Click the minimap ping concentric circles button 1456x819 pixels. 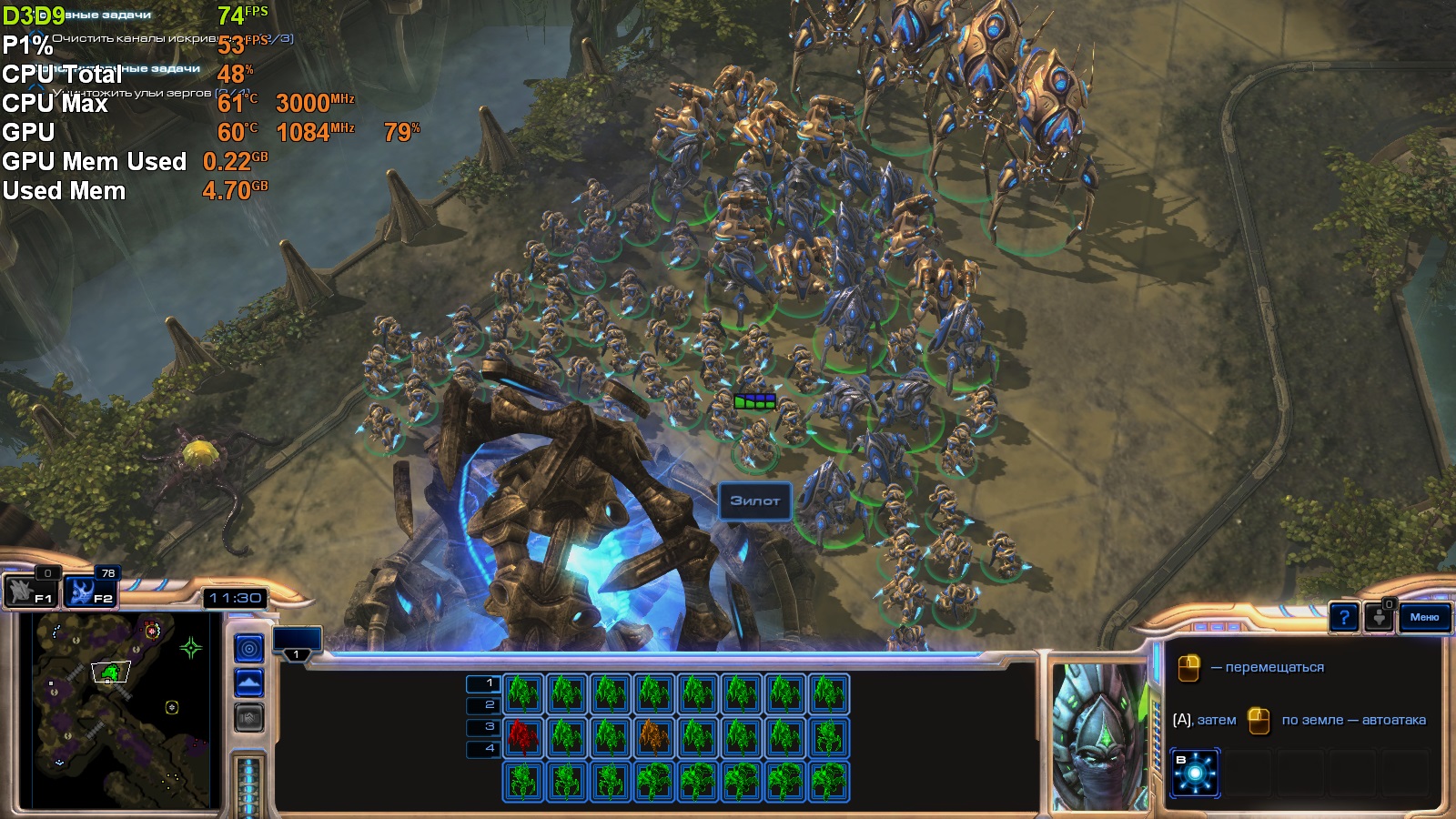coord(249,648)
